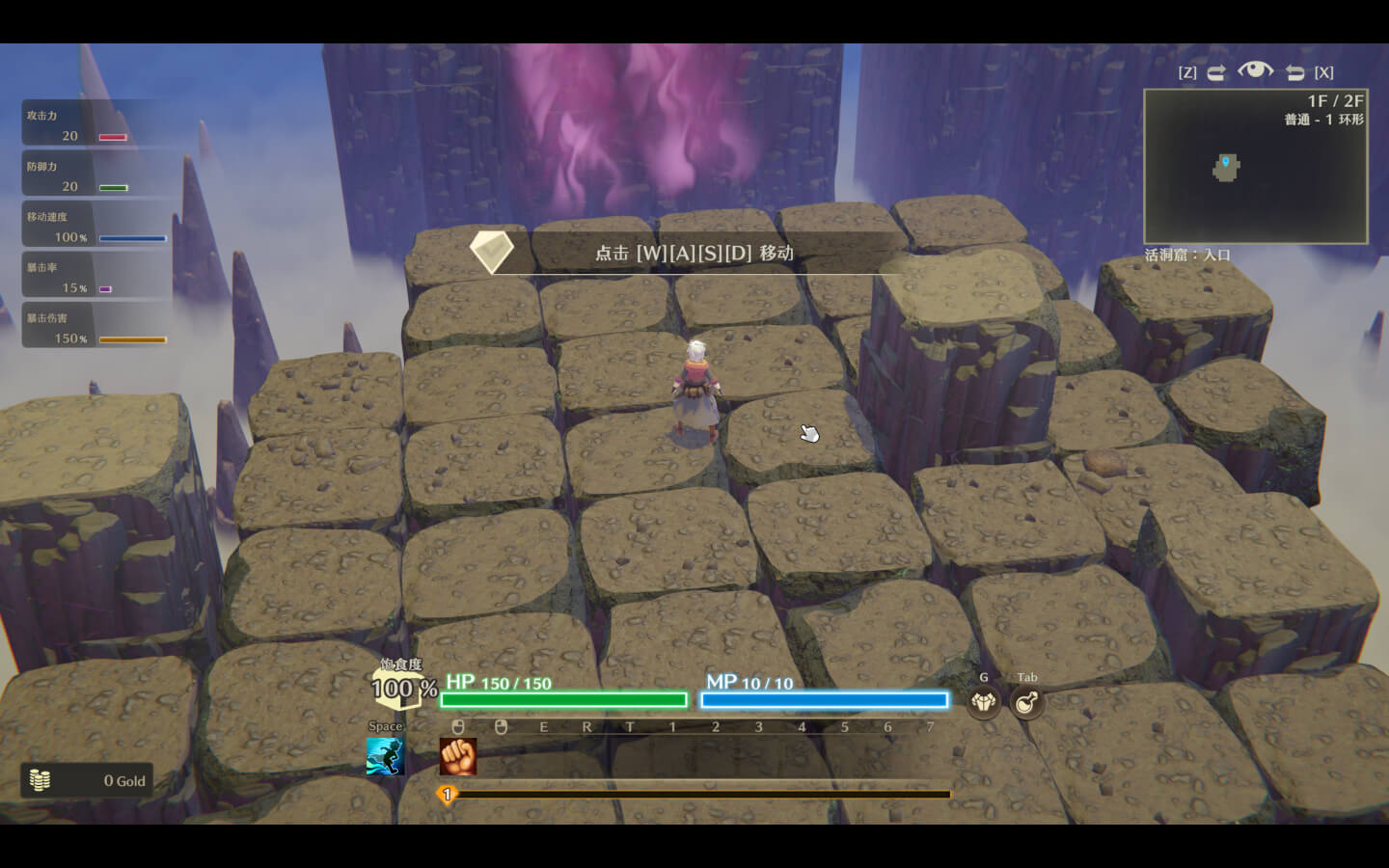Toggle the eye camera view icon
This screenshot has height=868, width=1389.
point(1255,70)
